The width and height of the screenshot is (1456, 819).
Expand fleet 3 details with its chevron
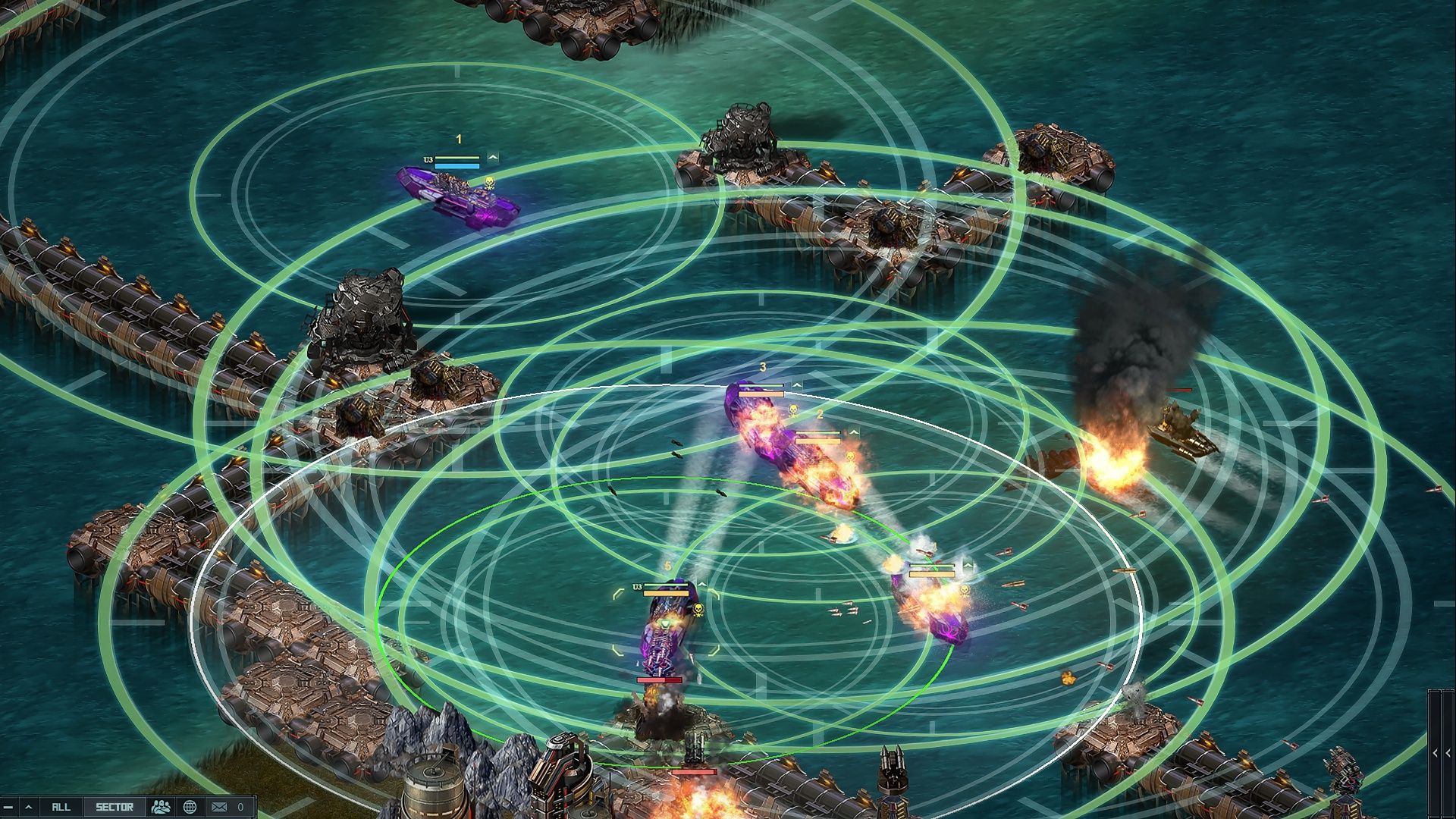tap(796, 385)
